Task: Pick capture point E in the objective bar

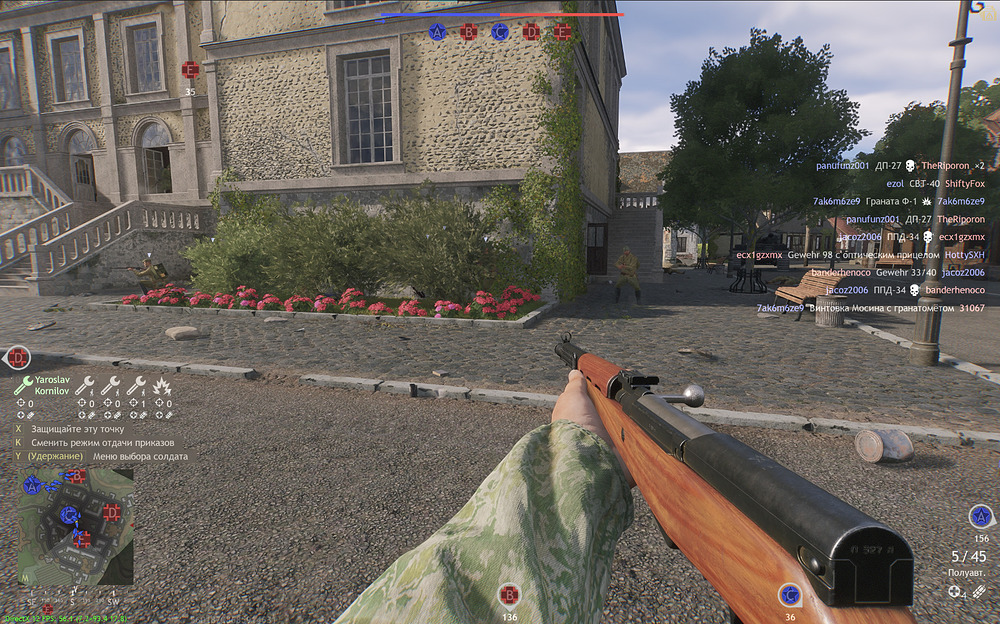Action: point(563,32)
